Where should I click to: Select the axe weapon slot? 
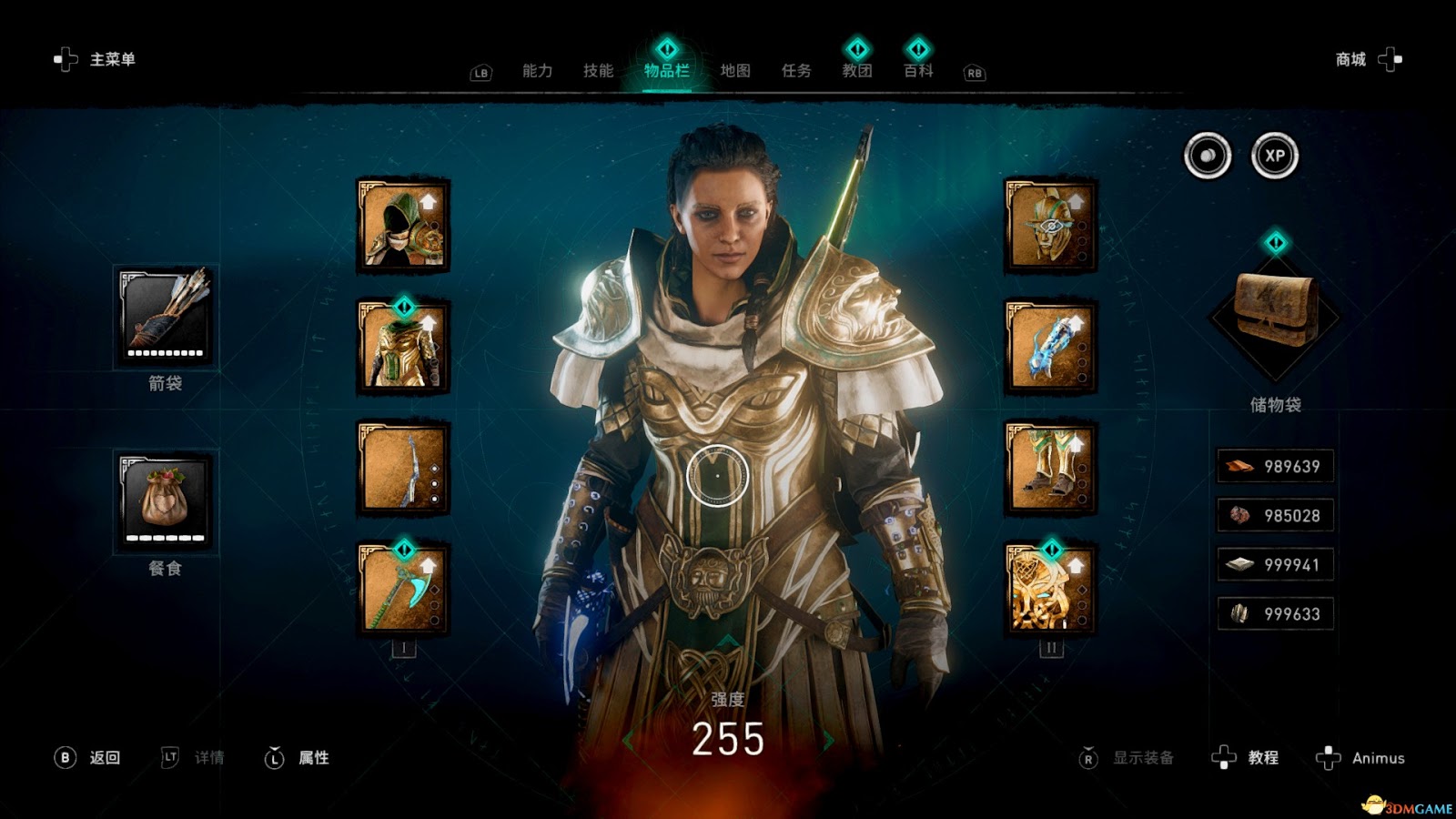coord(403,589)
